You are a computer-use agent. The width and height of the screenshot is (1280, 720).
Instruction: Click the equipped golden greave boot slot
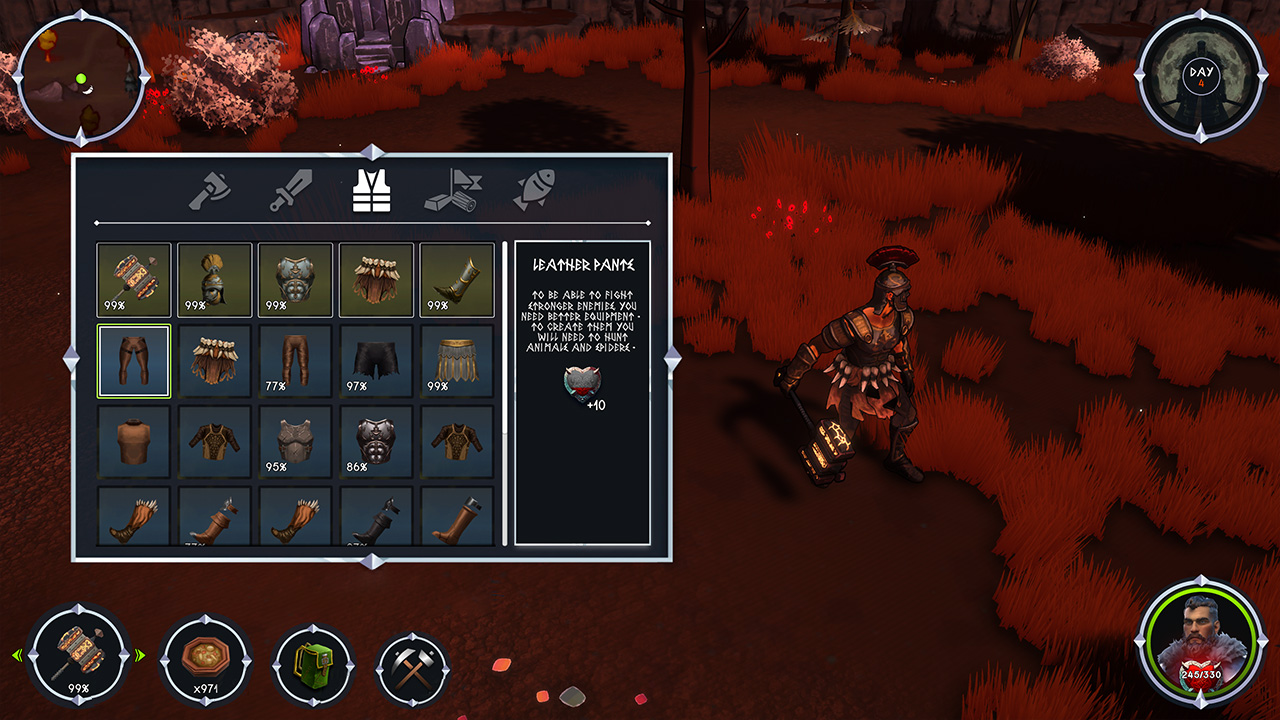[x=457, y=280]
